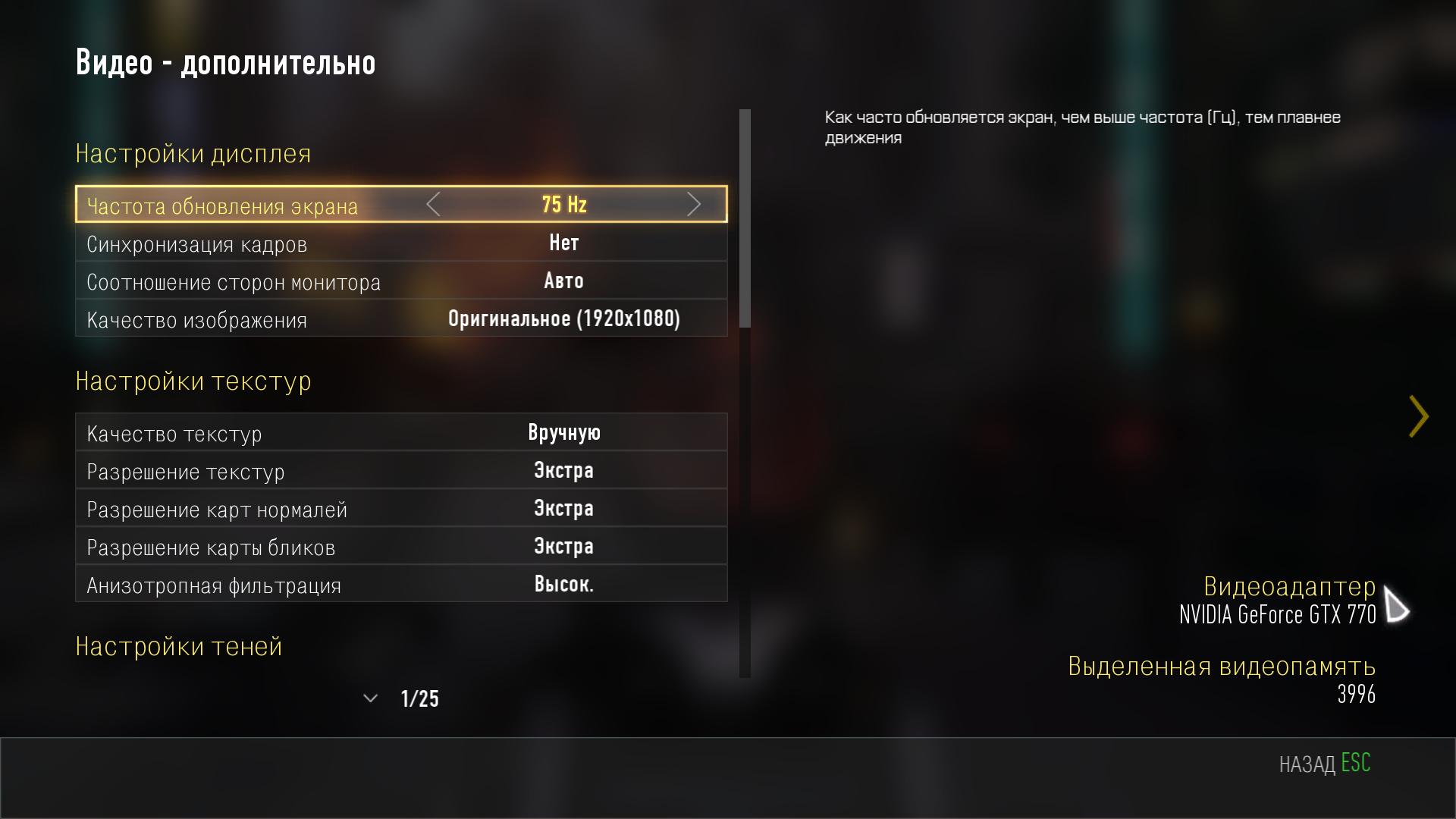Viewport: 1456px width, 819px height.
Task: Select the Качество изображения row
Action: coord(400,319)
